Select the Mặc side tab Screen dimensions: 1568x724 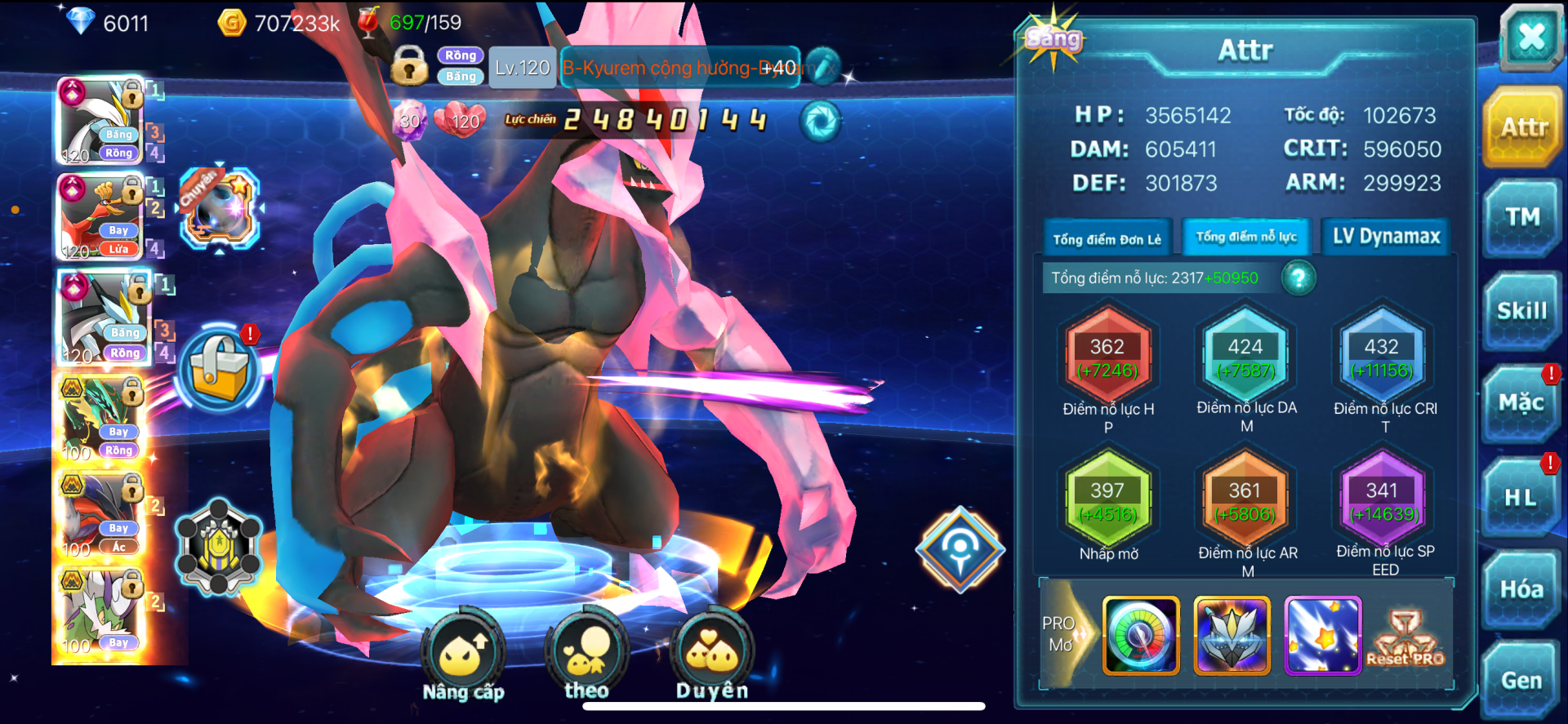point(1521,403)
